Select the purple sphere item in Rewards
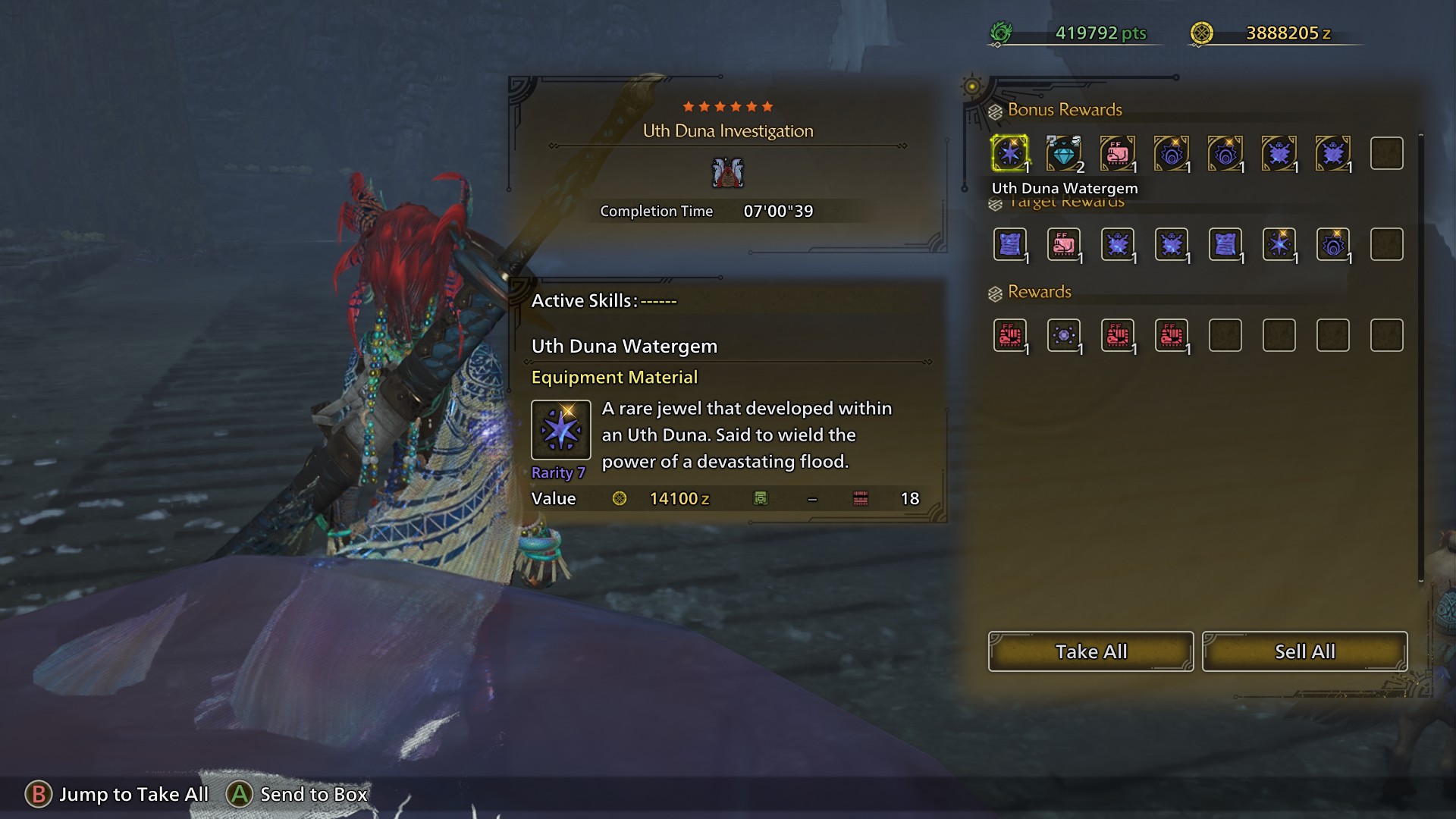The height and width of the screenshot is (819, 1456). coord(1063,335)
